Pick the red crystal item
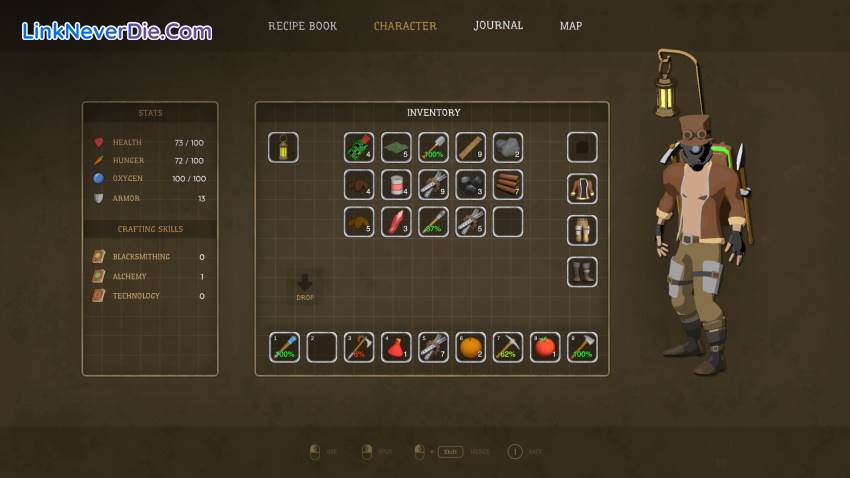The width and height of the screenshot is (850, 478). pos(396,222)
